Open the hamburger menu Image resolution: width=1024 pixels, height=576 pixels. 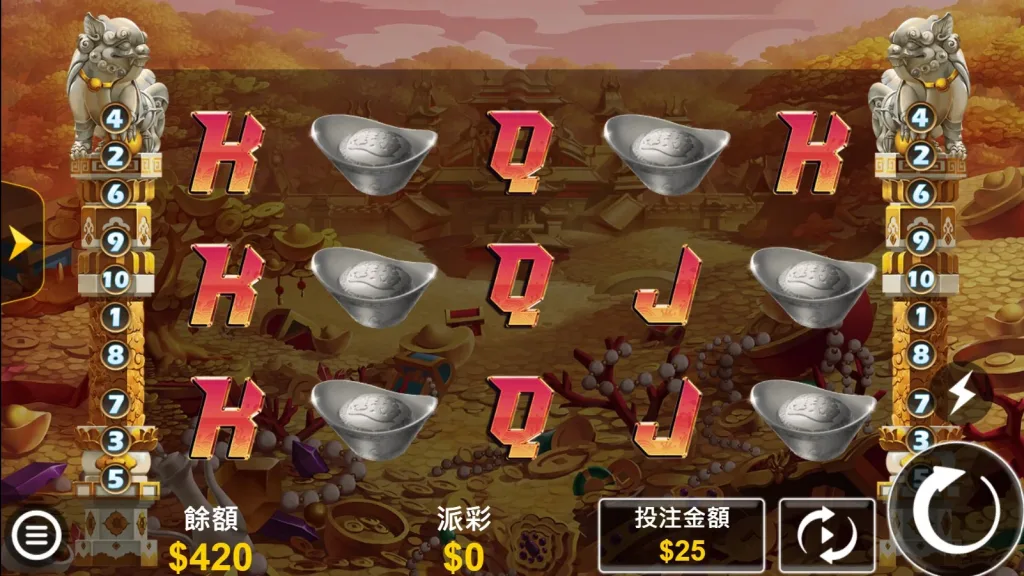click(36, 536)
